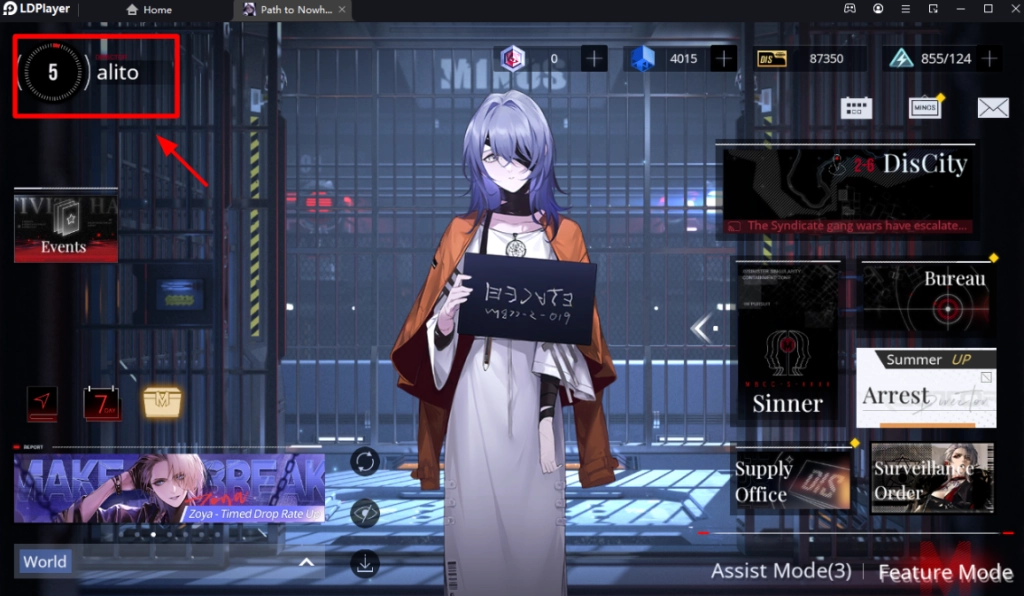The height and width of the screenshot is (596, 1024).
Task: Open the Bureau menu
Action: [x=927, y=298]
